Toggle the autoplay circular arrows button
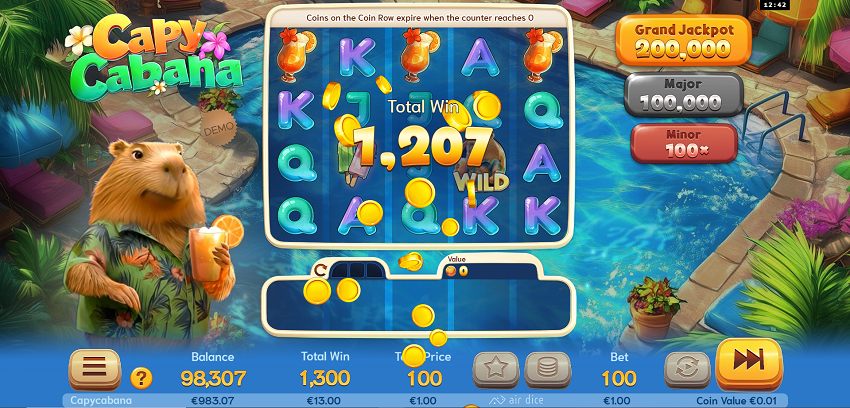Screen dimensions: 850x408 coord(687,368)
